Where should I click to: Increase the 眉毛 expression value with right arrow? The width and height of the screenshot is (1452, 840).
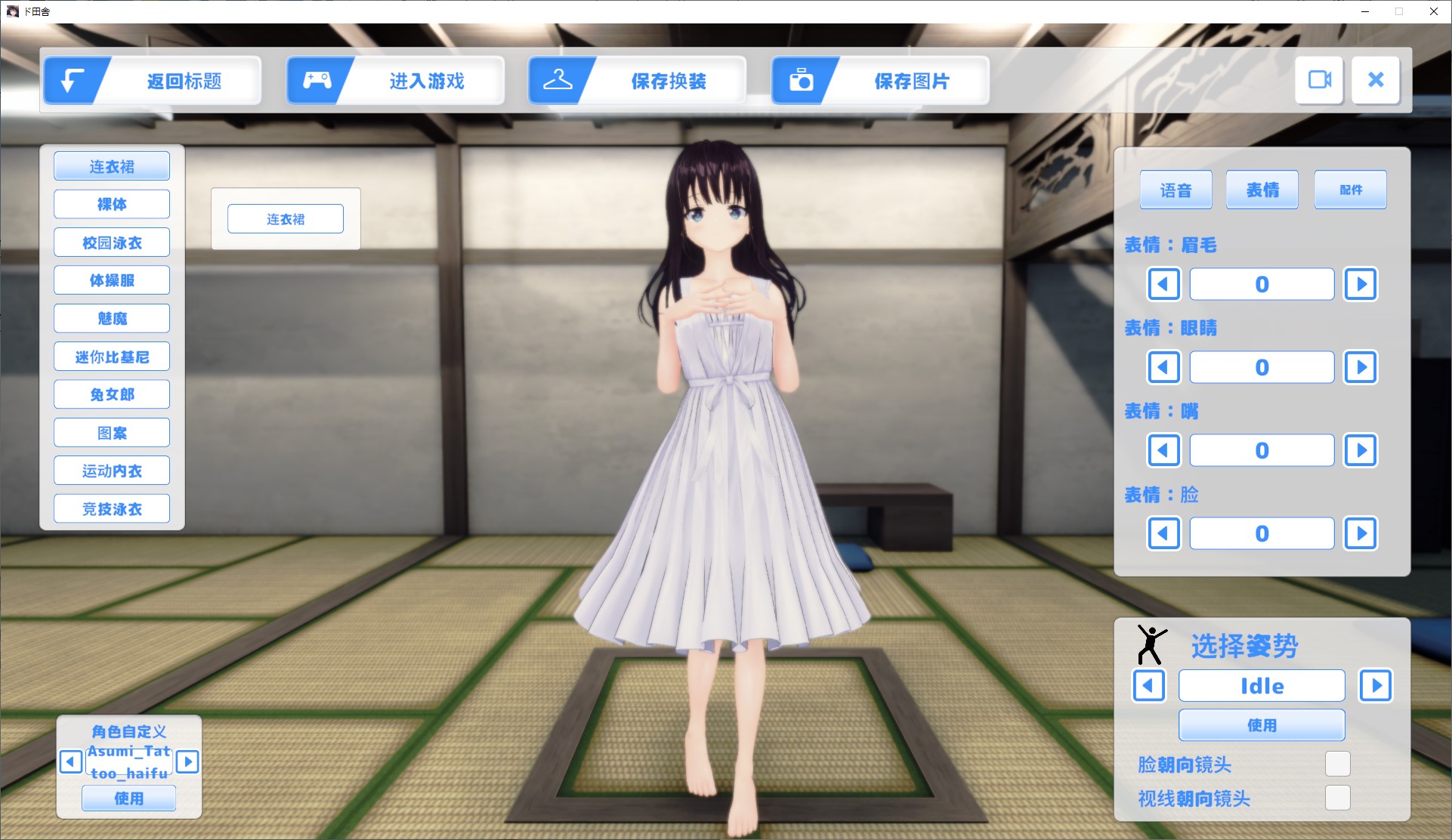point(1361,284)
